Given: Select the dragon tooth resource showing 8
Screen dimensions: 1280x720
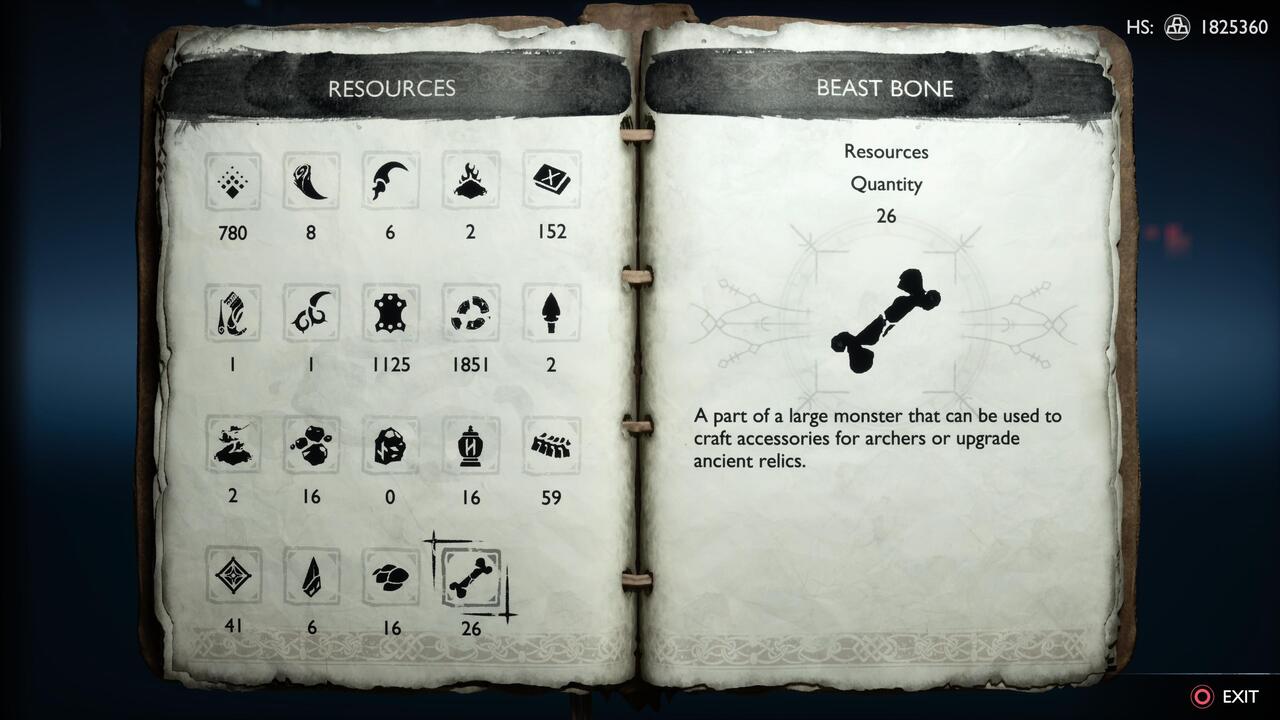Looking at the screenshot, I should point(311,181).
